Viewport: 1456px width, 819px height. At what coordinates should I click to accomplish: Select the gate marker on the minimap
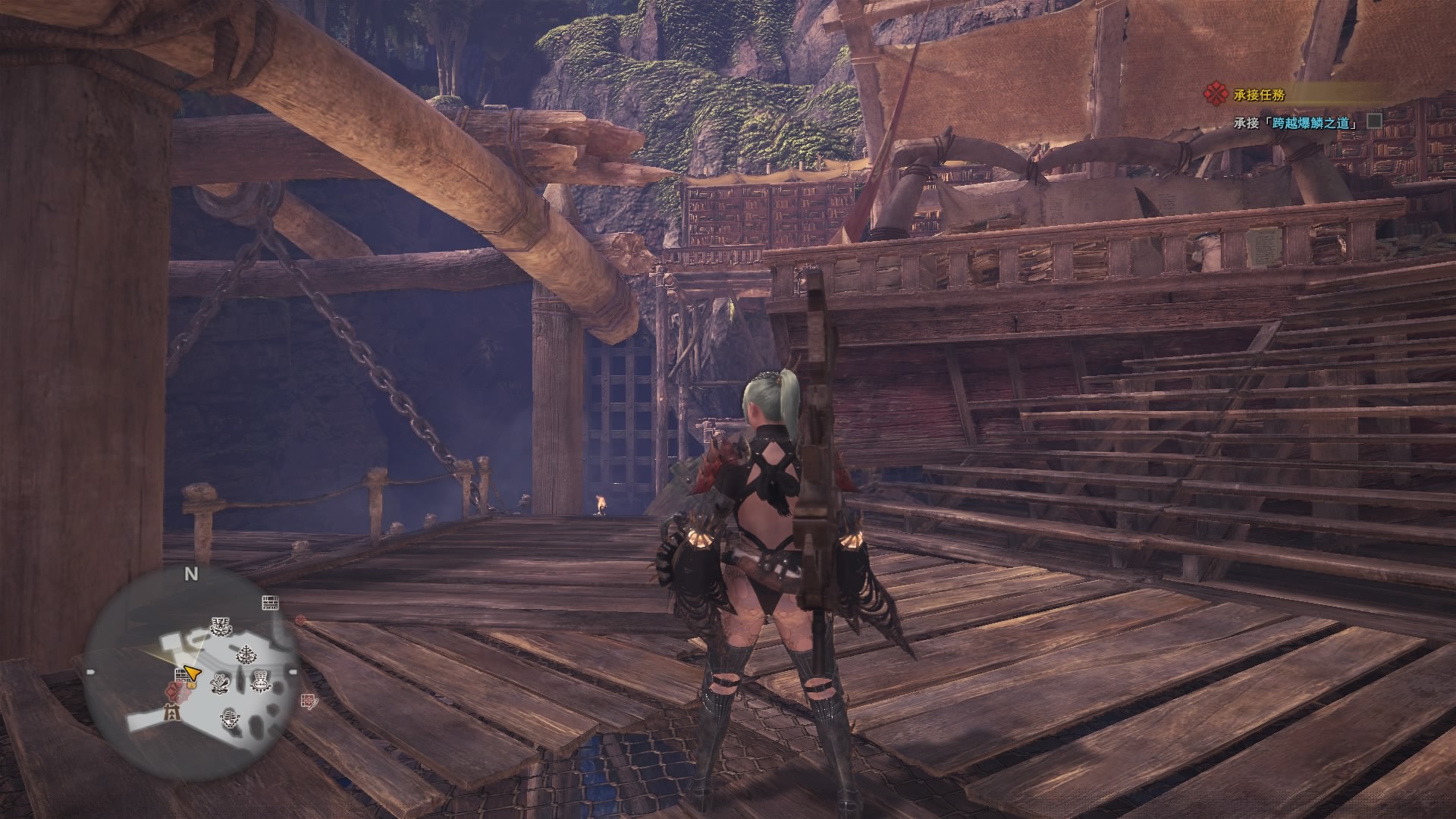click(174, 714)
